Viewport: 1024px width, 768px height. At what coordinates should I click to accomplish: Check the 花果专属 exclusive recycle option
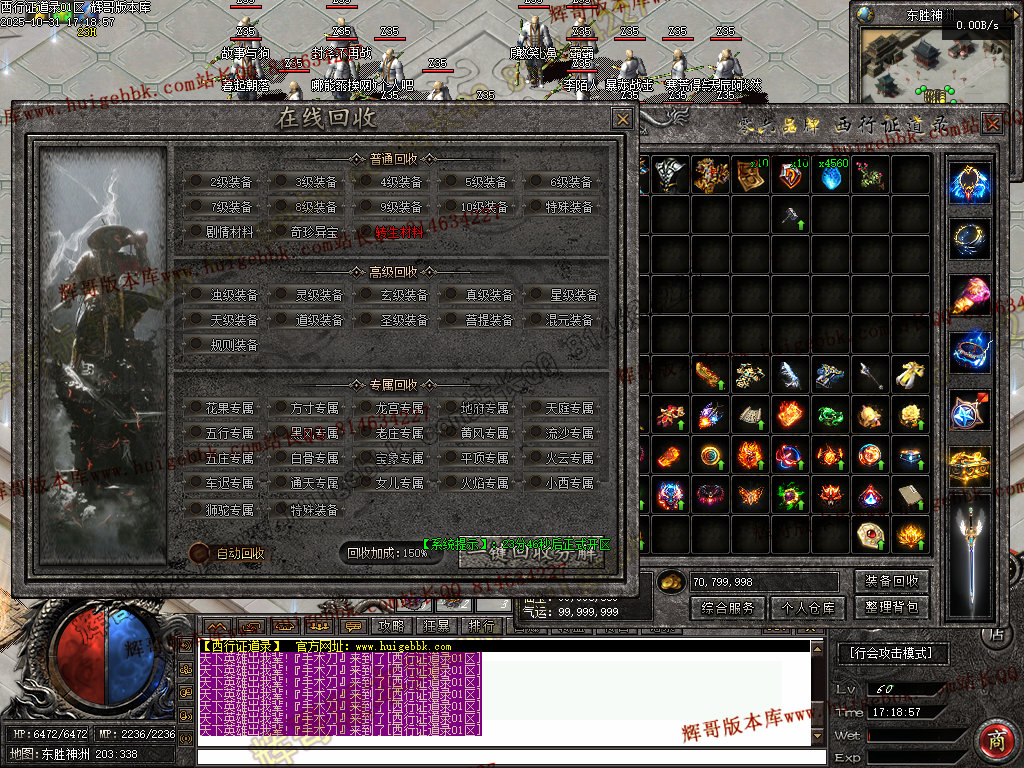[196, 408]
